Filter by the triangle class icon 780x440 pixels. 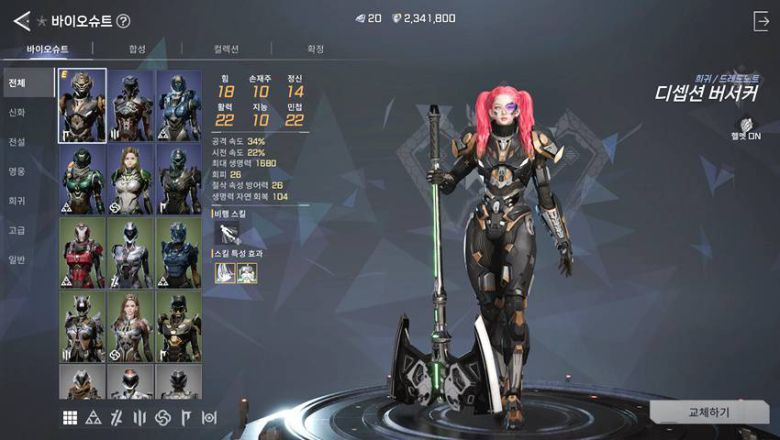(93, 417)
